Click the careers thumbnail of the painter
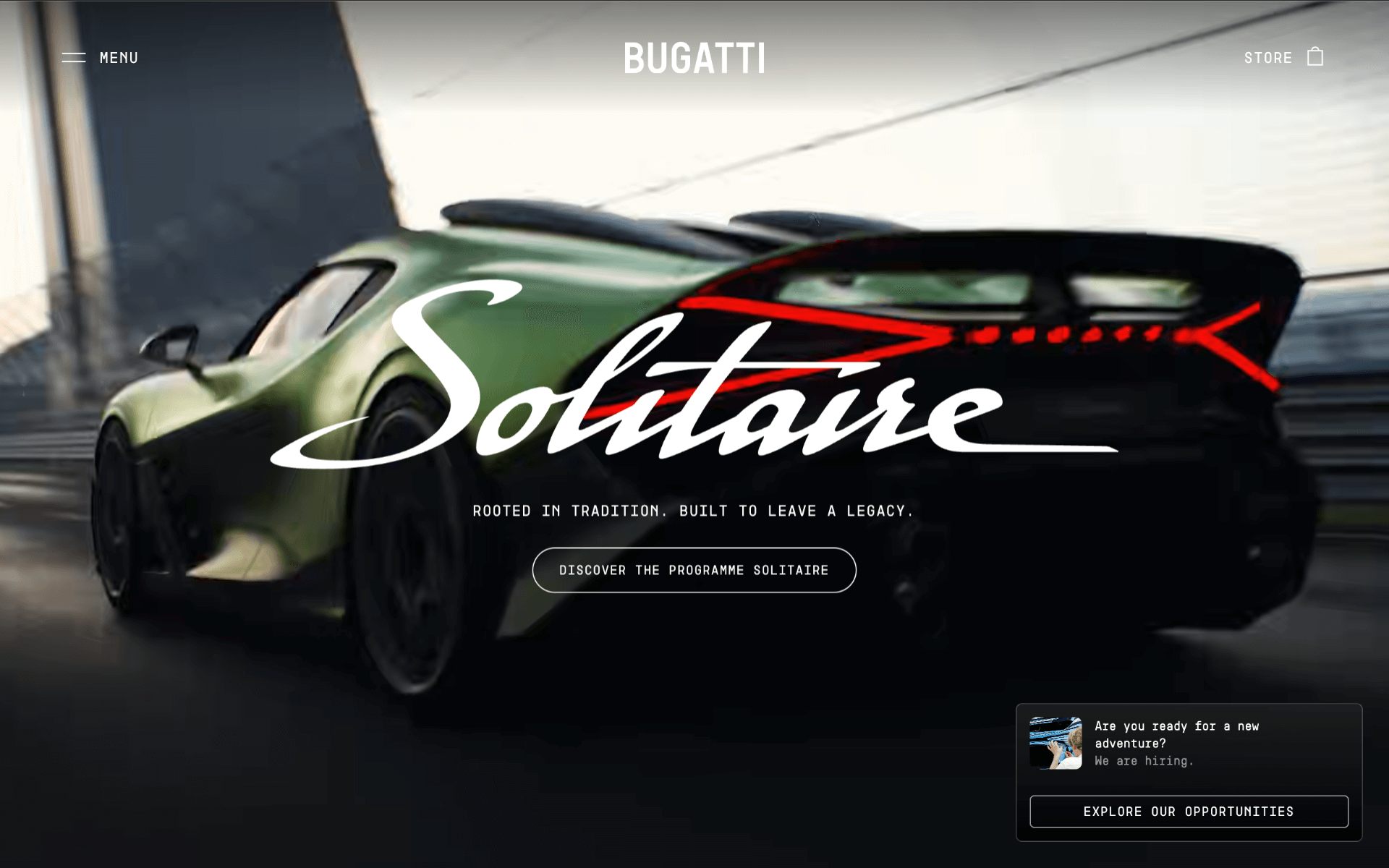Screen dimensions: 1389x868 [1057, 743]
